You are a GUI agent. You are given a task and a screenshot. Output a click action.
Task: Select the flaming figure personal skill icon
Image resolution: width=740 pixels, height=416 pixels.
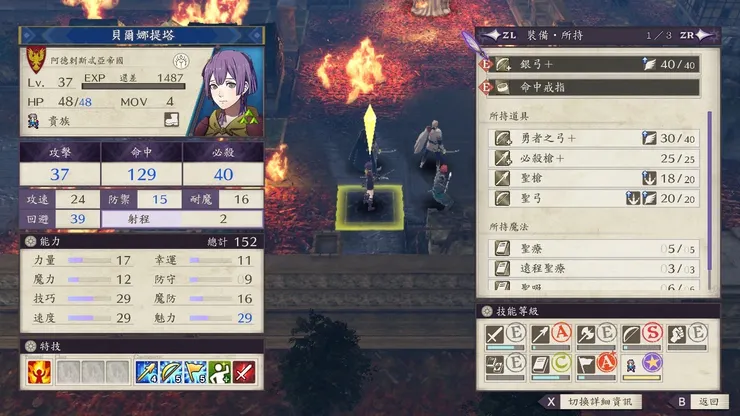coord(38,373)
